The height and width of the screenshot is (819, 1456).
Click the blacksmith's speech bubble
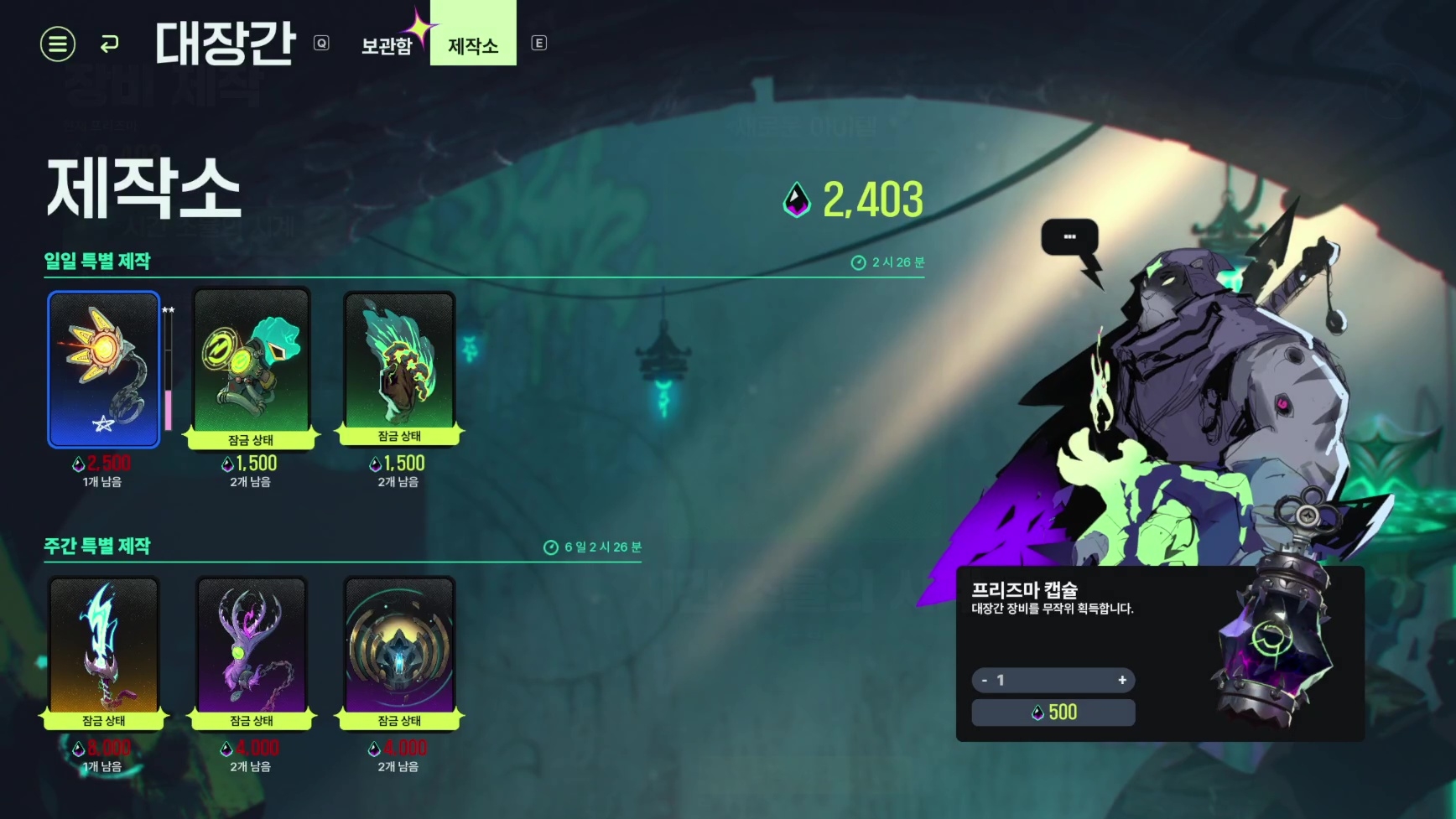click(x=1069, y=237)
